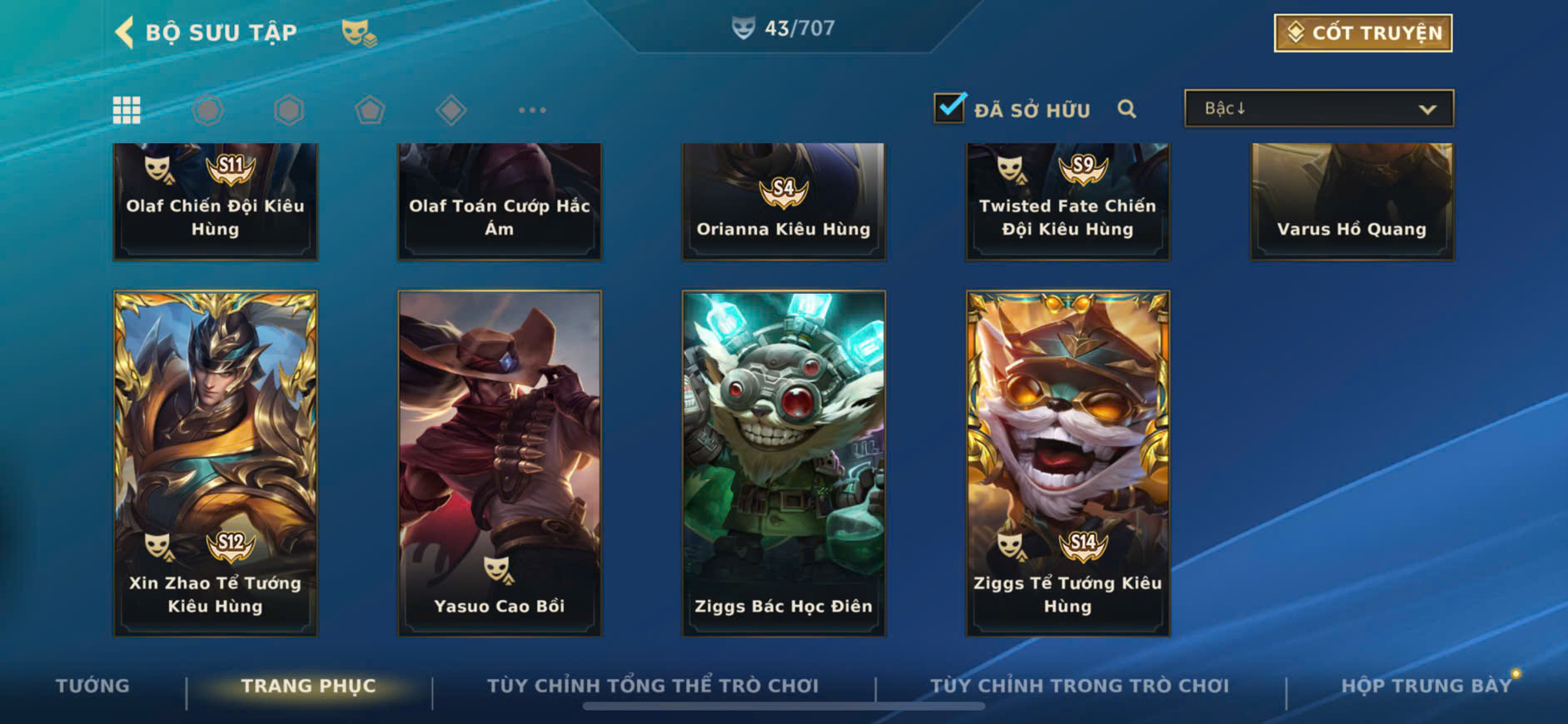The height and width of the screenshot is (724, 1568).
Task: Pick the Varus Hồ Quang skin
Action: pos(1351,202)
